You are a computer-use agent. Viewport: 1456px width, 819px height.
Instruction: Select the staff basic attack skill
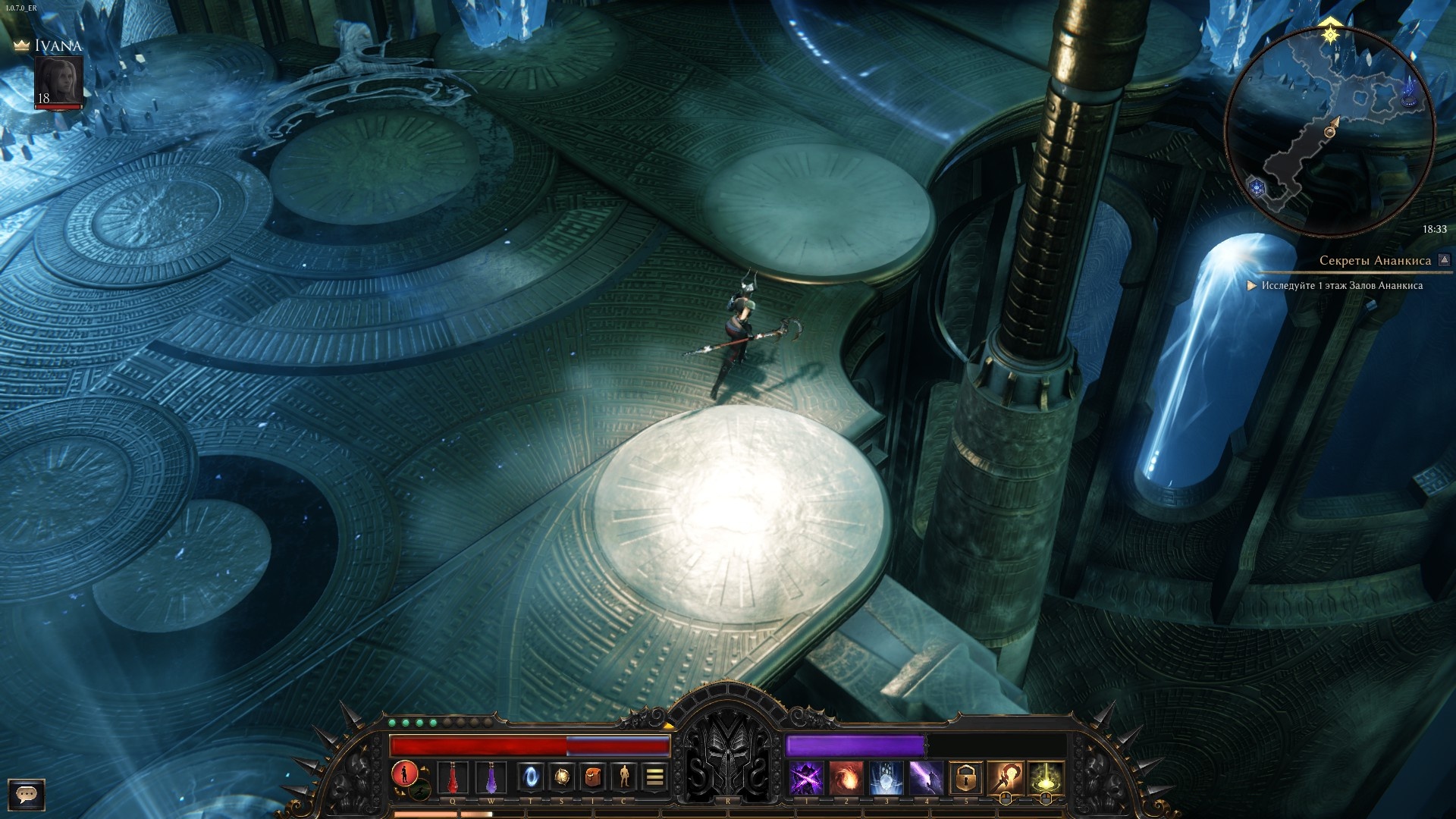point(1006,778)
